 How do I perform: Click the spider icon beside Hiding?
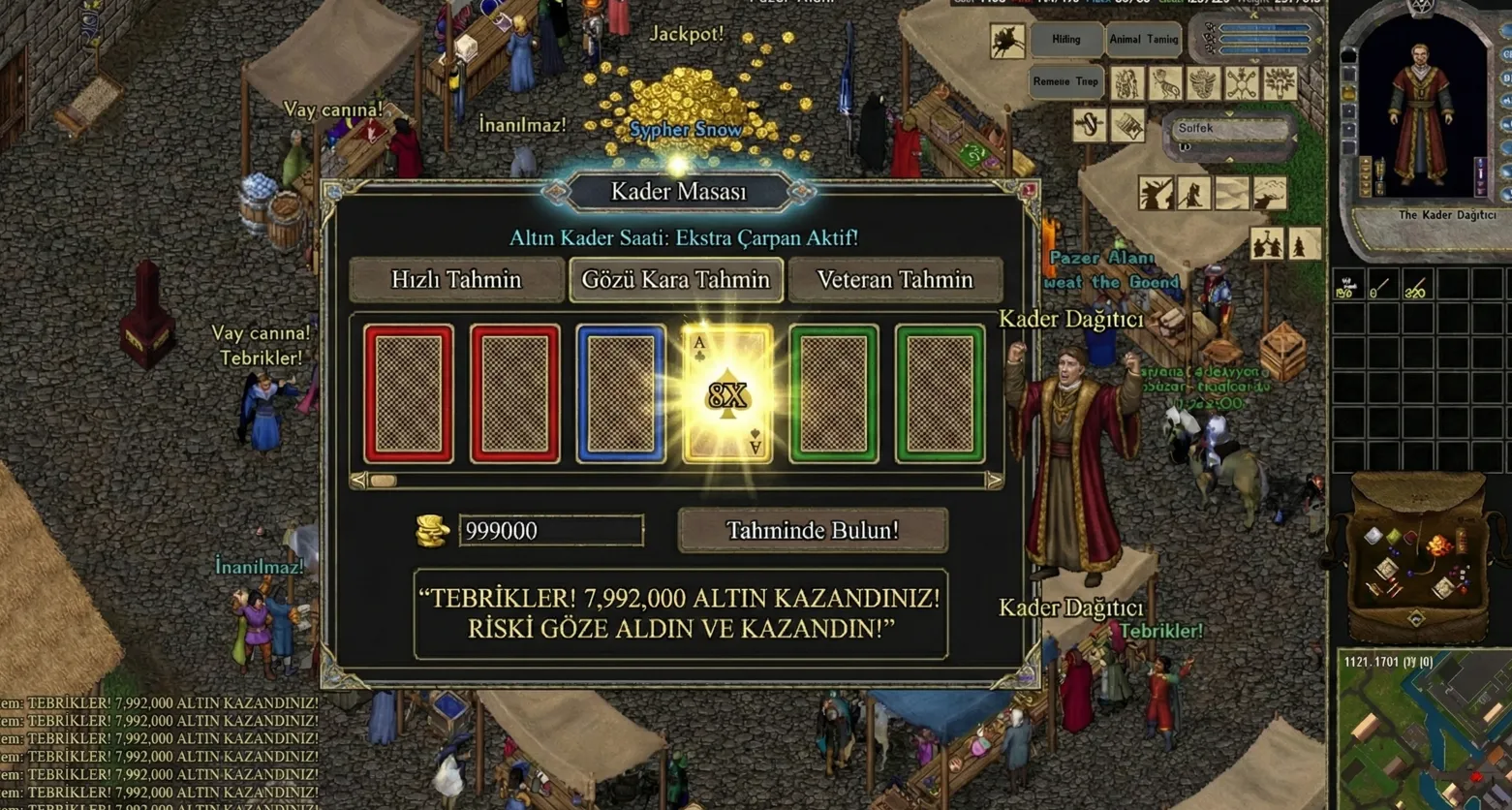tap(1007, 41)
